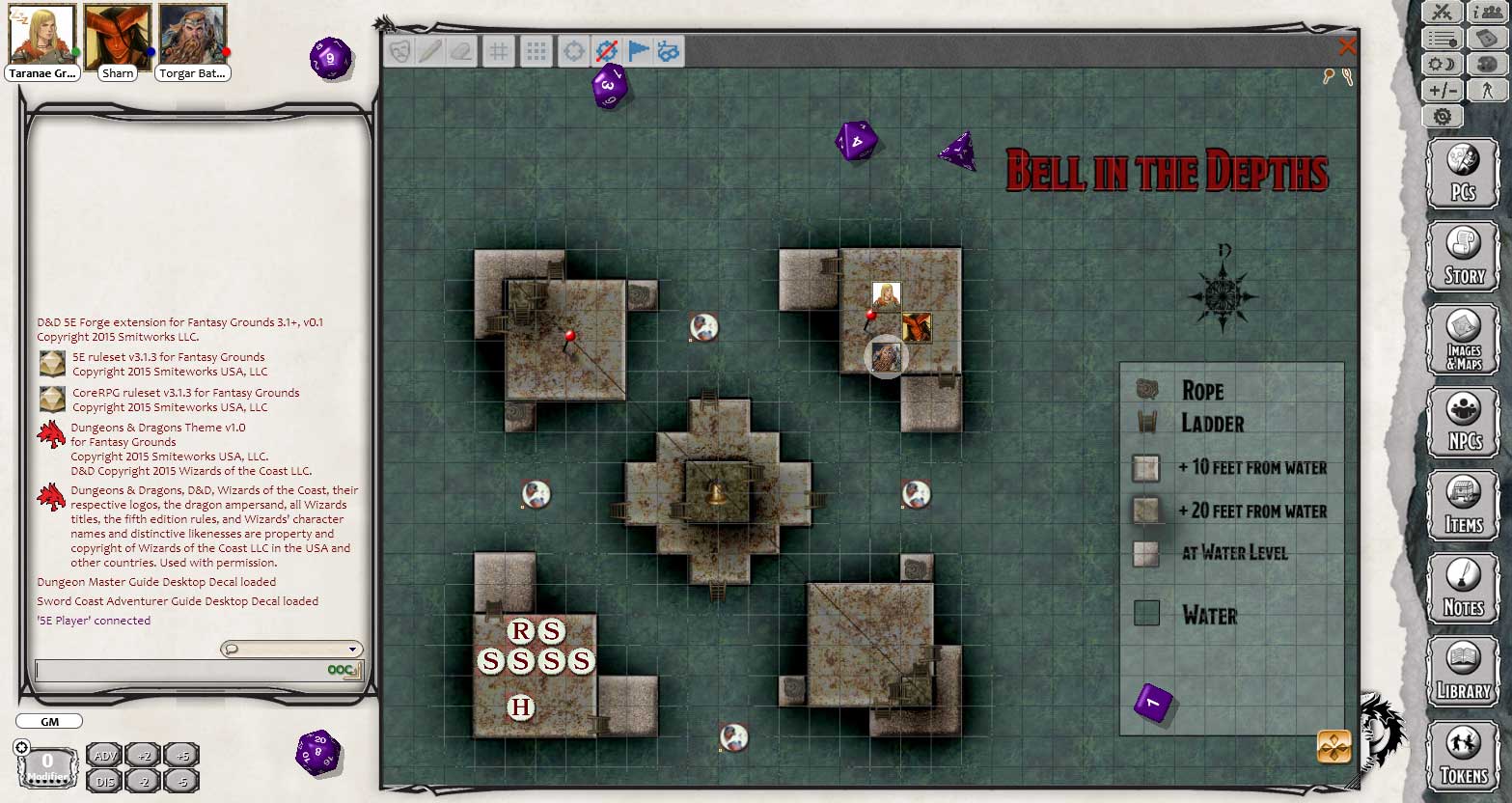1512x803 pixels.
Task: Toggle the grid display on the map toolbar
Action: [x=498, y=51]
